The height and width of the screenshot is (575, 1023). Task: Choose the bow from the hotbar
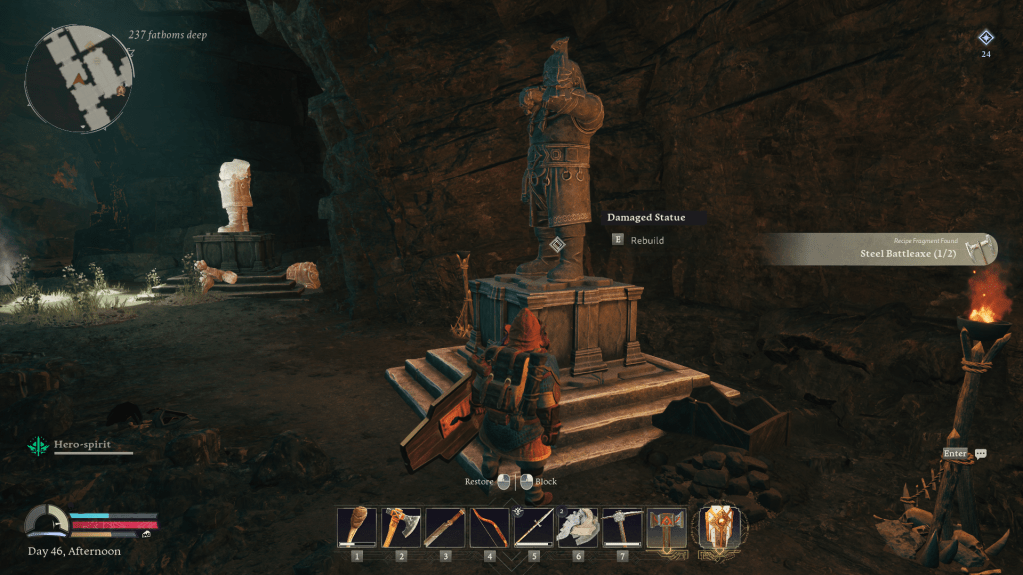click(x=489, y=527)
